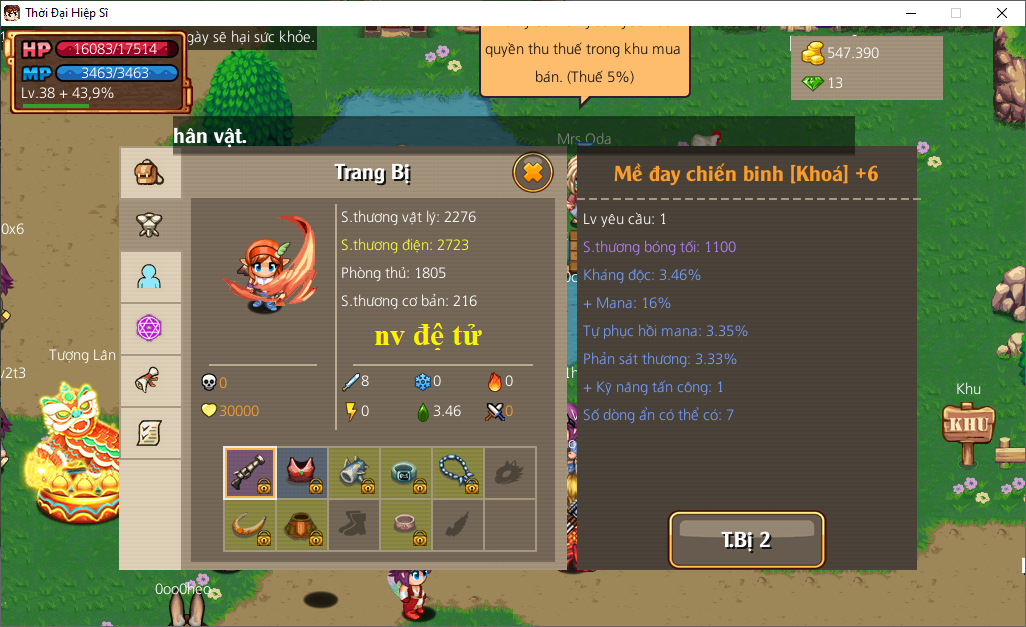Click the empty boots equipment slot
The image size is (1026, 627).
(x=354, y=525)
